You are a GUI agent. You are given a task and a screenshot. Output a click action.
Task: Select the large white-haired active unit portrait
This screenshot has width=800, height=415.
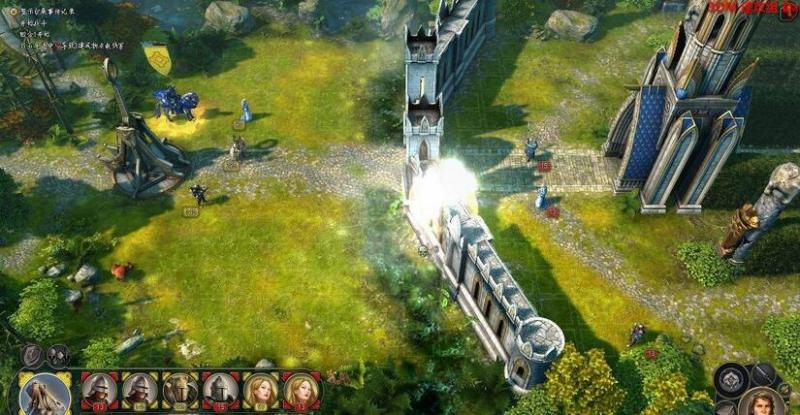(x=45, y=393)
